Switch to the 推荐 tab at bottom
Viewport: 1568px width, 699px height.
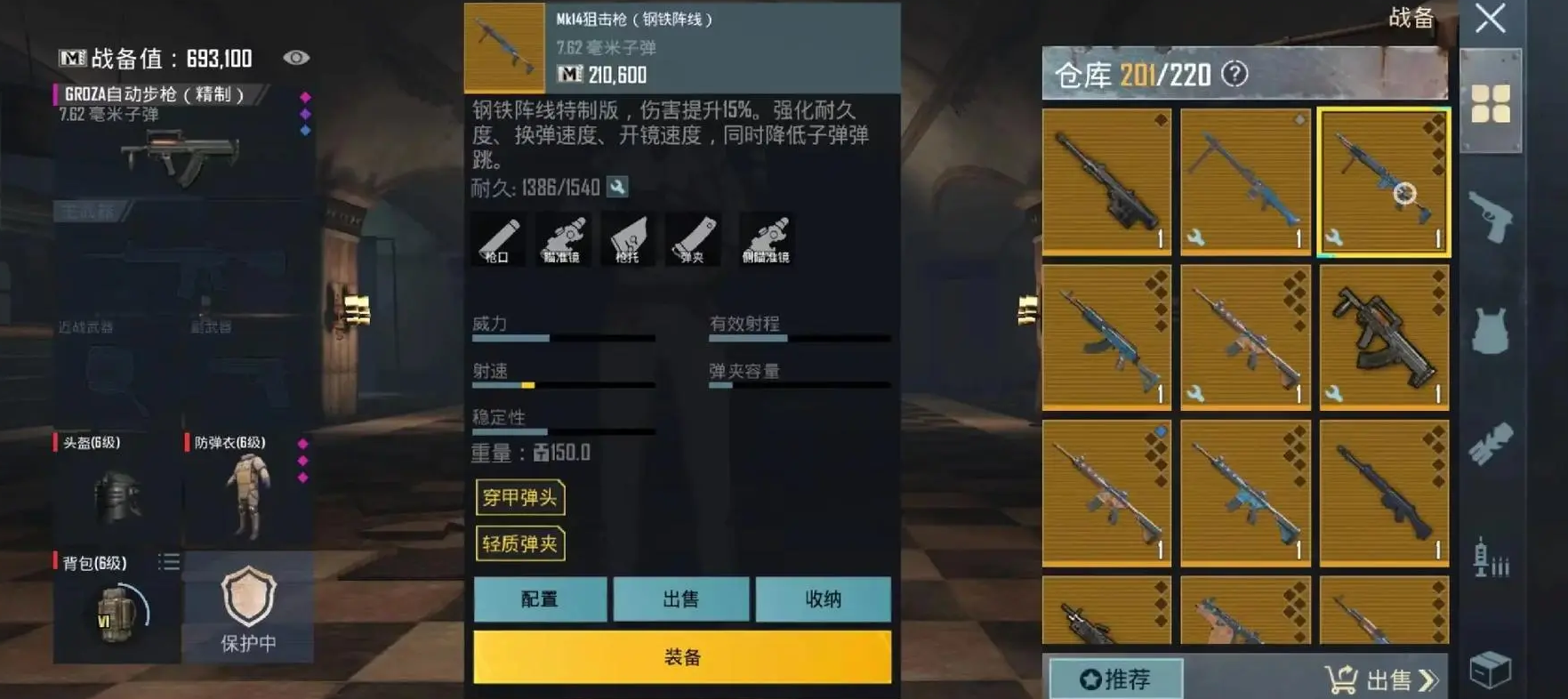[1116, 678]
